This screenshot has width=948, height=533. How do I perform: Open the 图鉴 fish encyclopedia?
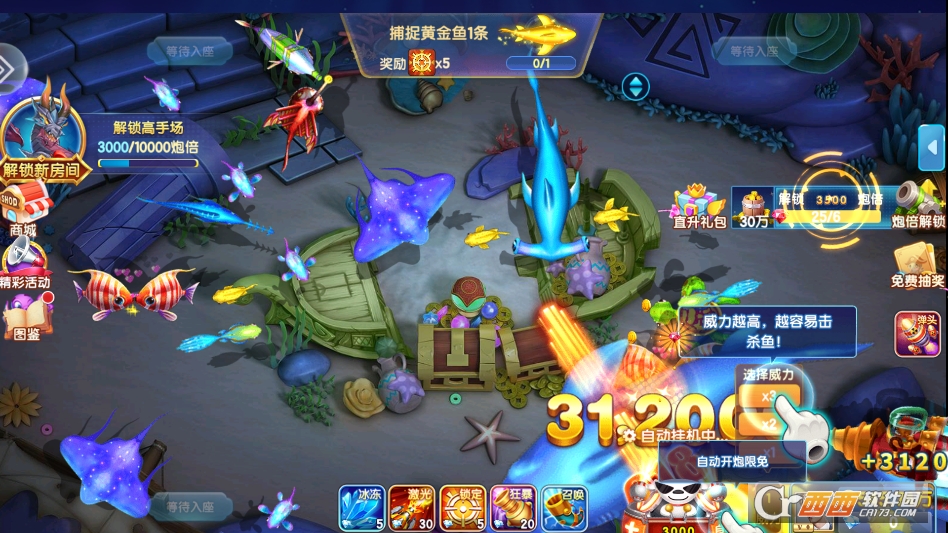point(26,317)
